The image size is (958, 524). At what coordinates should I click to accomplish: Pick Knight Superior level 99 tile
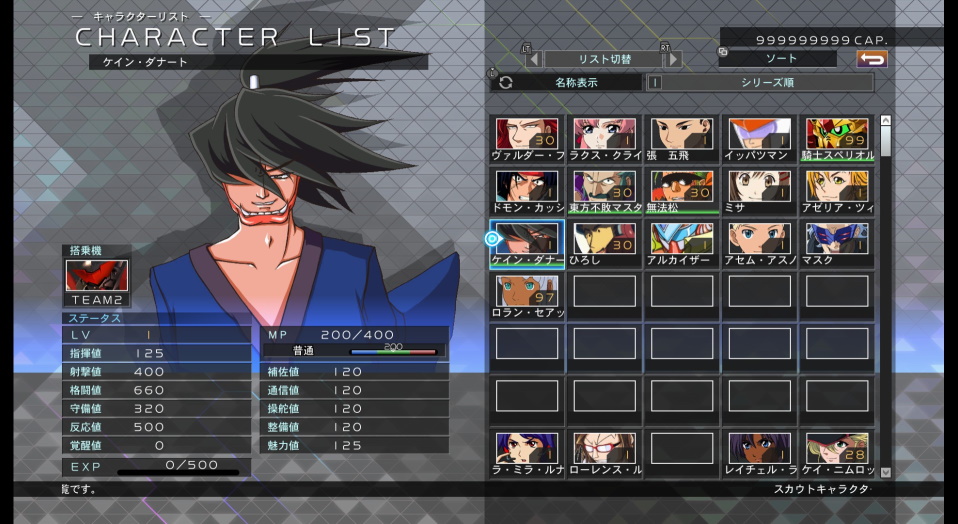[837, 138]
